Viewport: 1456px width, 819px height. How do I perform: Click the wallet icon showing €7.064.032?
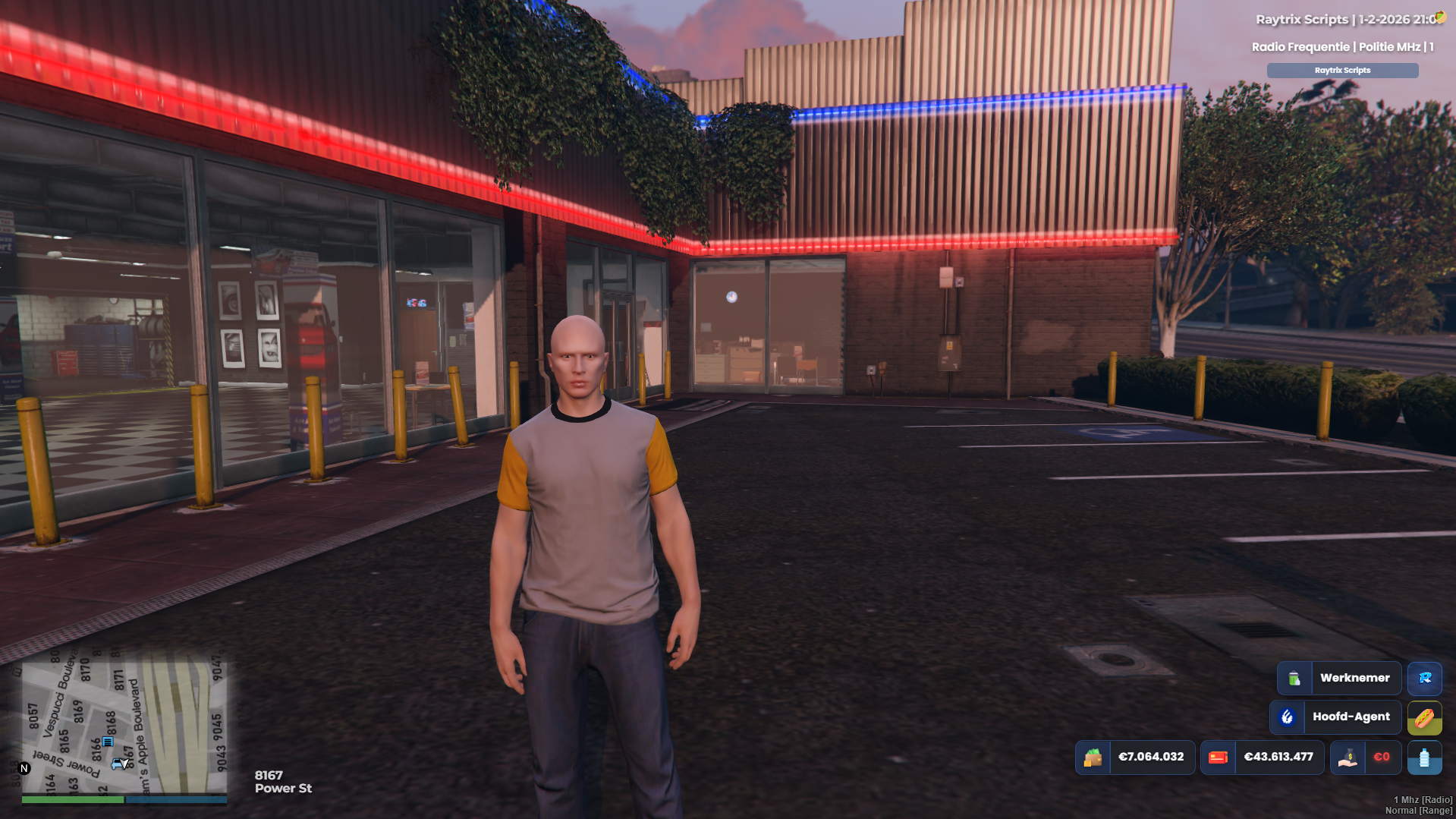[x=1094, y=758]
